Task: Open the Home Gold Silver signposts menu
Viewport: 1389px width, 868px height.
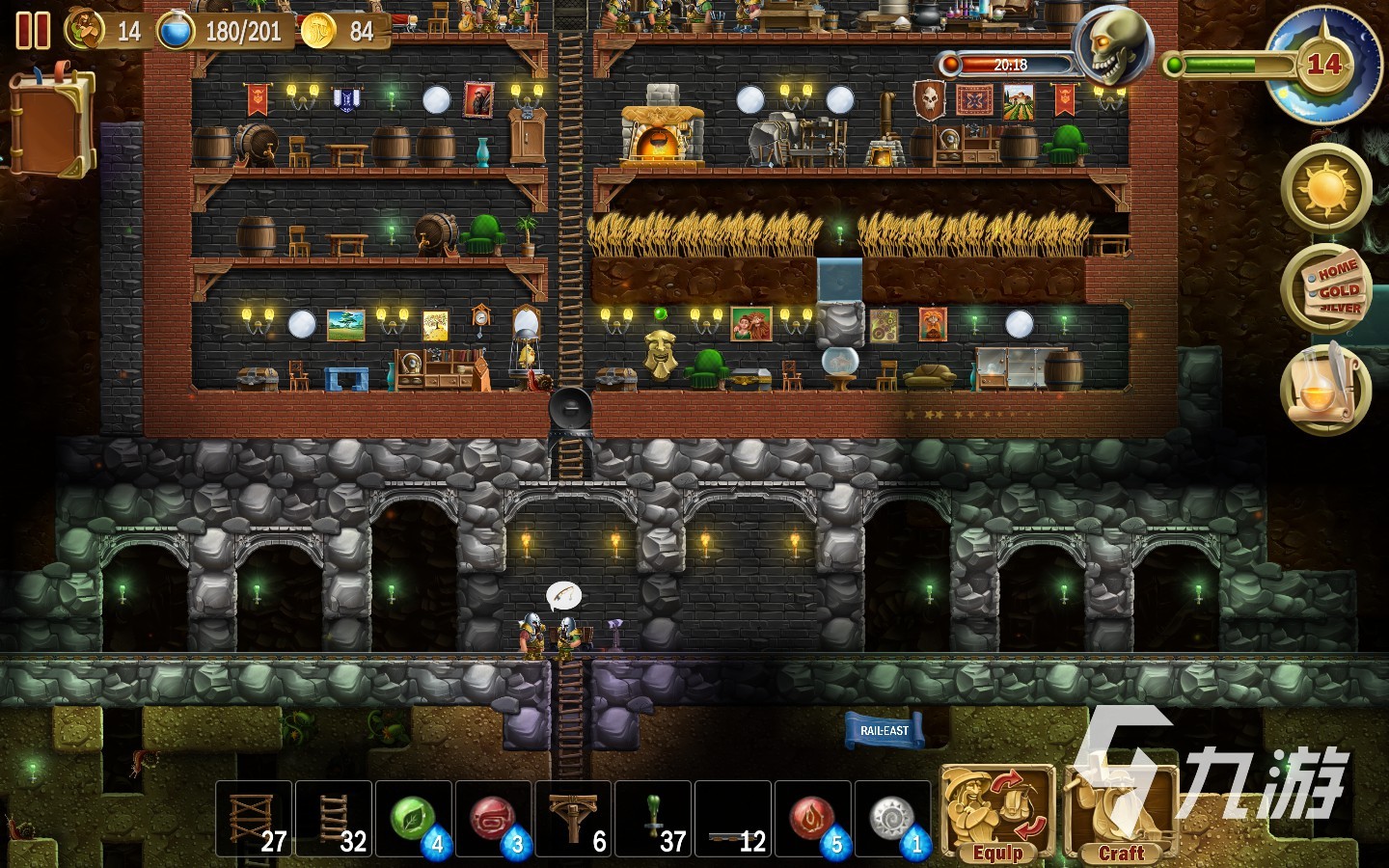Action: (1328, 288)
